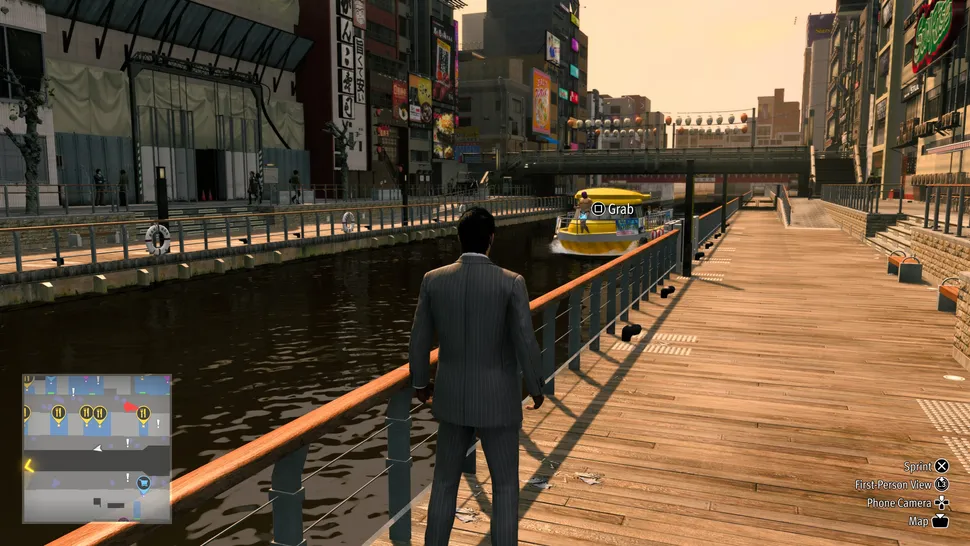
Task: Click the white player arrow on the minimap
Action: pyautogui.click(x=97, y=448)
